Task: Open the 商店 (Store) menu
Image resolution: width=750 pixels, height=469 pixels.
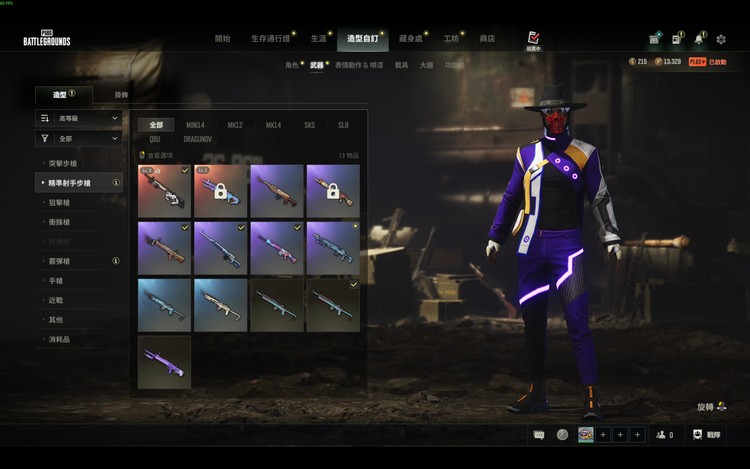Action: pos(487,39)
